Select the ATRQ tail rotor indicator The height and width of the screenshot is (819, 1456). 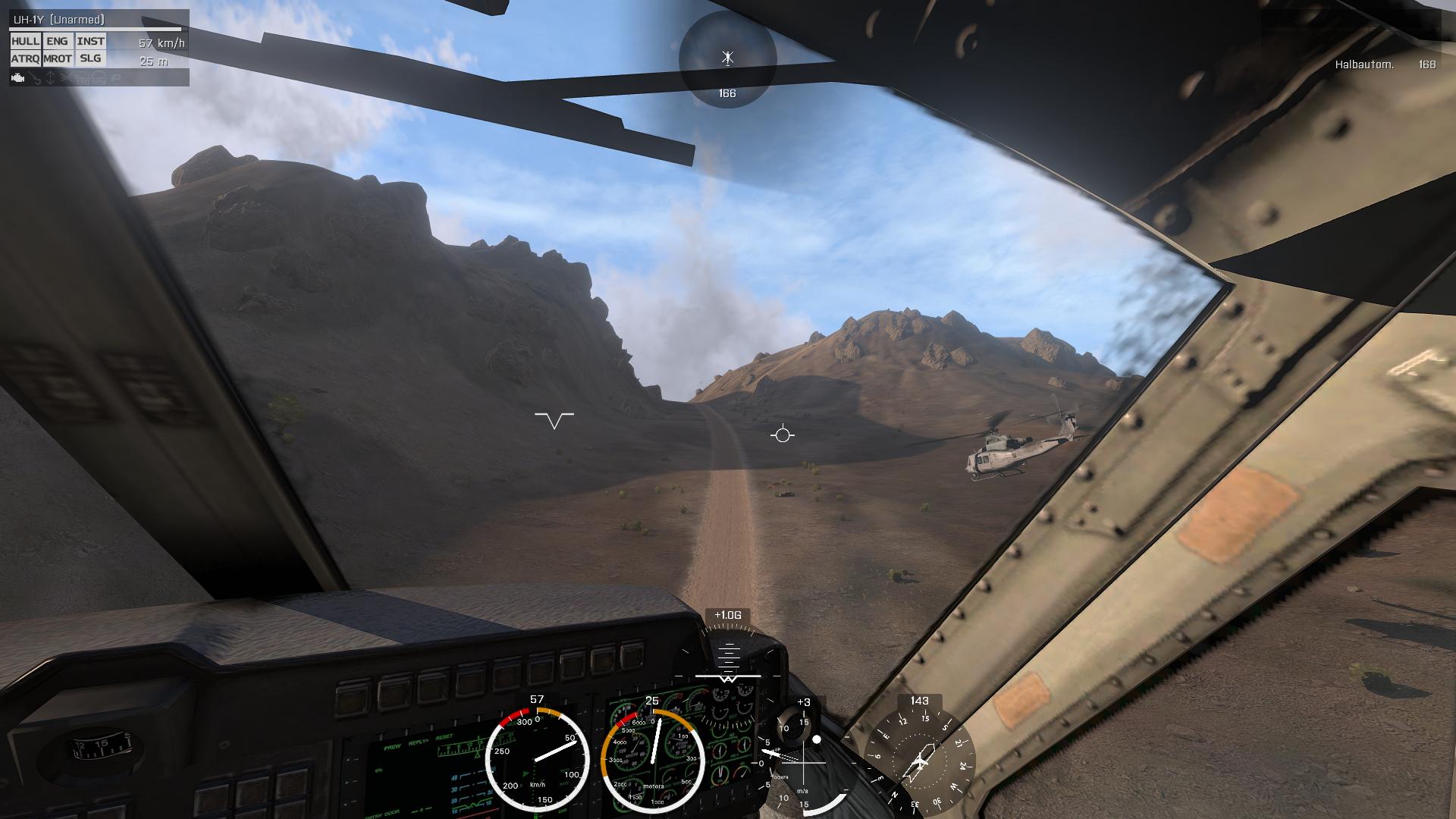coord(25,58)
